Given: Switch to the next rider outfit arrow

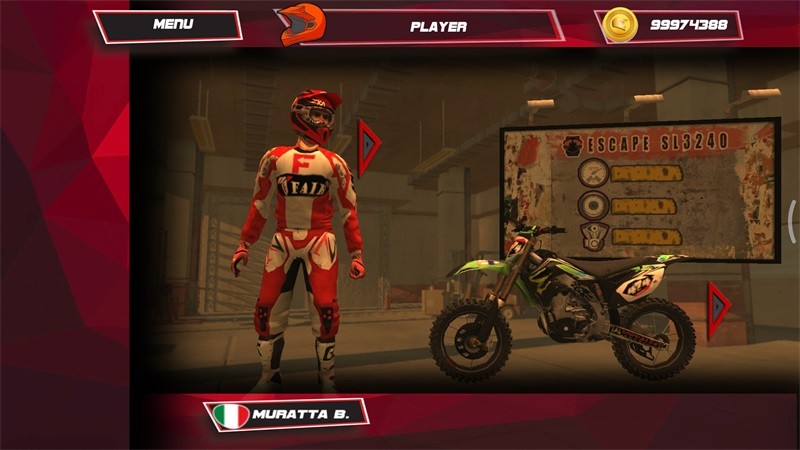Looking at the screenshot, I should (x=369, y=147).
